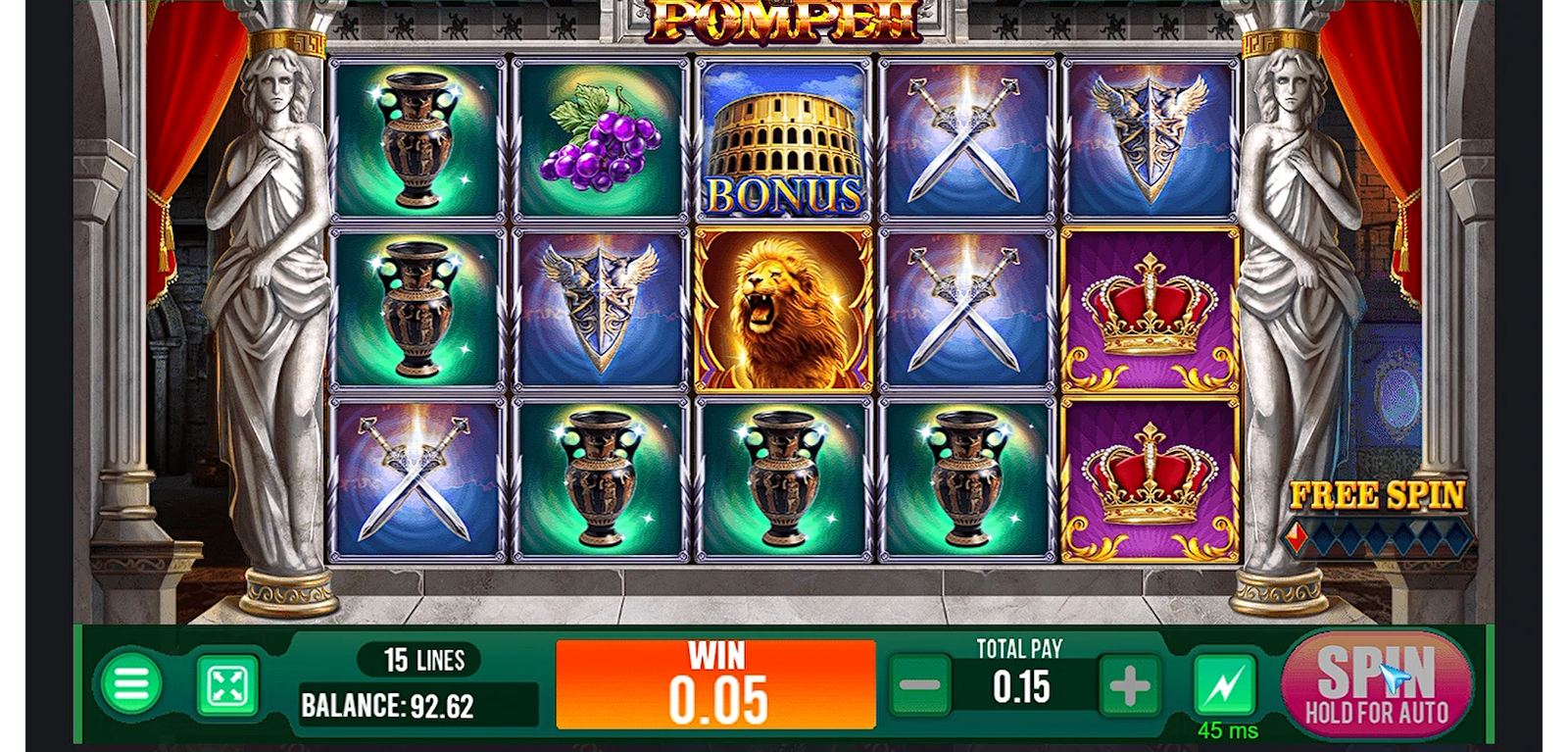Select the 15 Lines indicator

423,660
